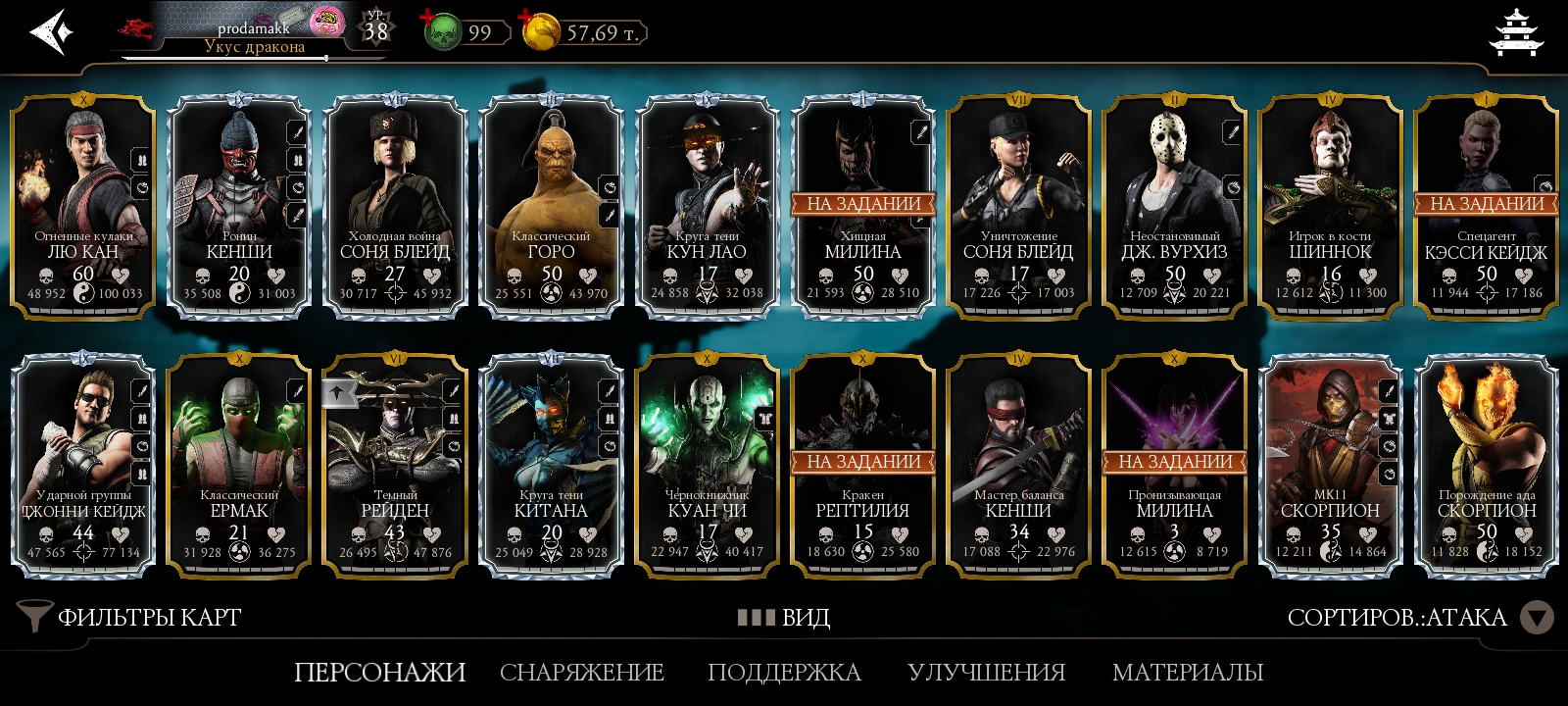Select the Китана character card
This screenshot has width=1568, height=706.
point(551,464)
